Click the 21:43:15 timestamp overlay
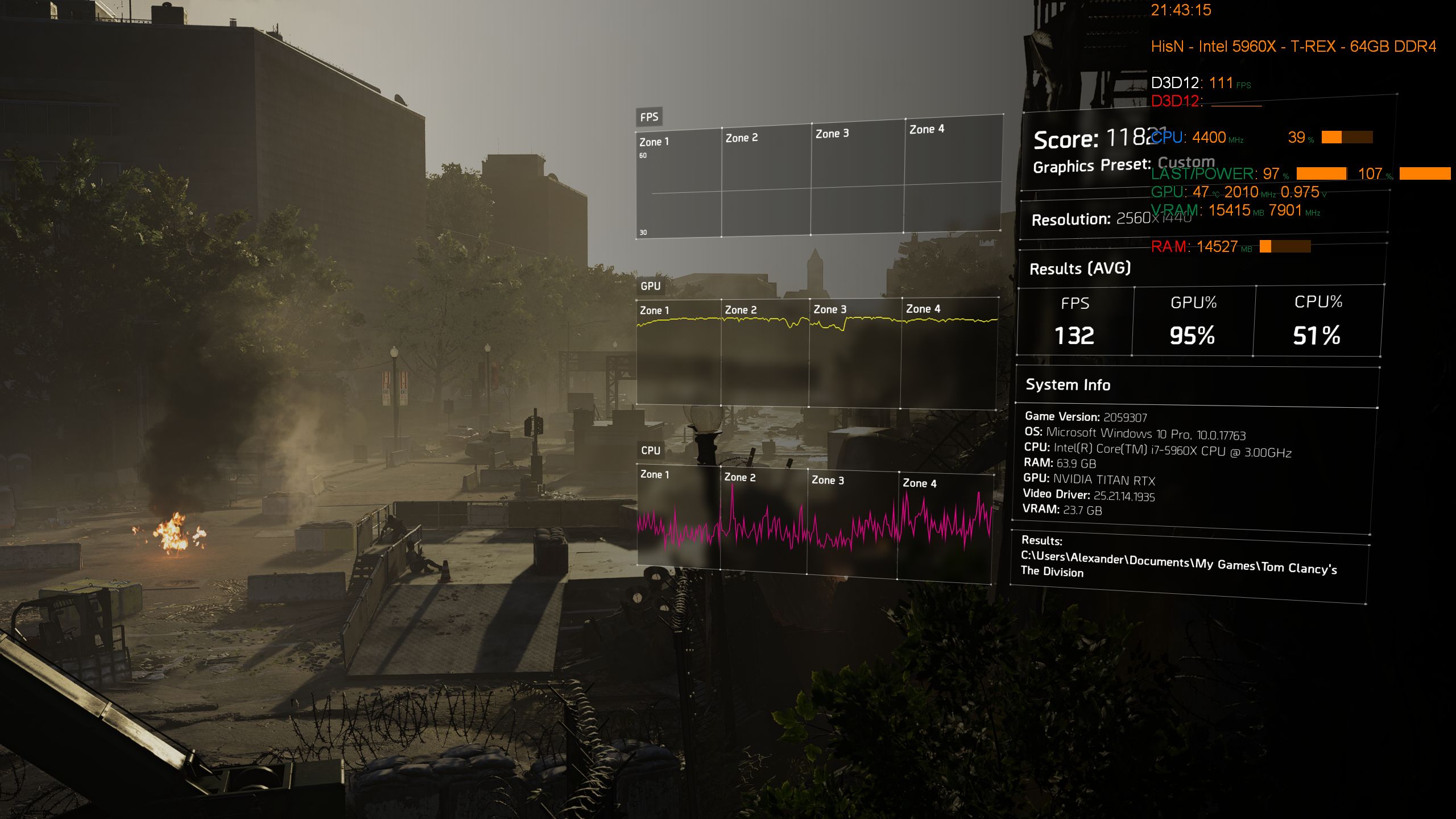This screenshot has height=819, width=1456. (x=1182, y=10)
